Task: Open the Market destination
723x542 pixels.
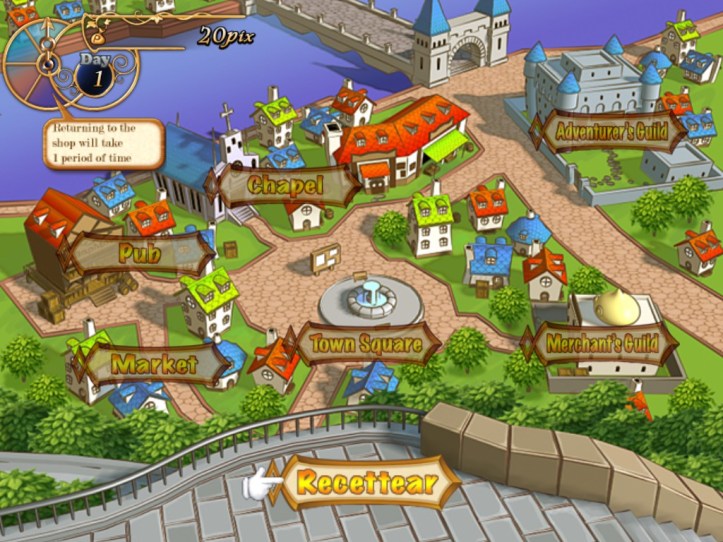Action: coord(154,364)
